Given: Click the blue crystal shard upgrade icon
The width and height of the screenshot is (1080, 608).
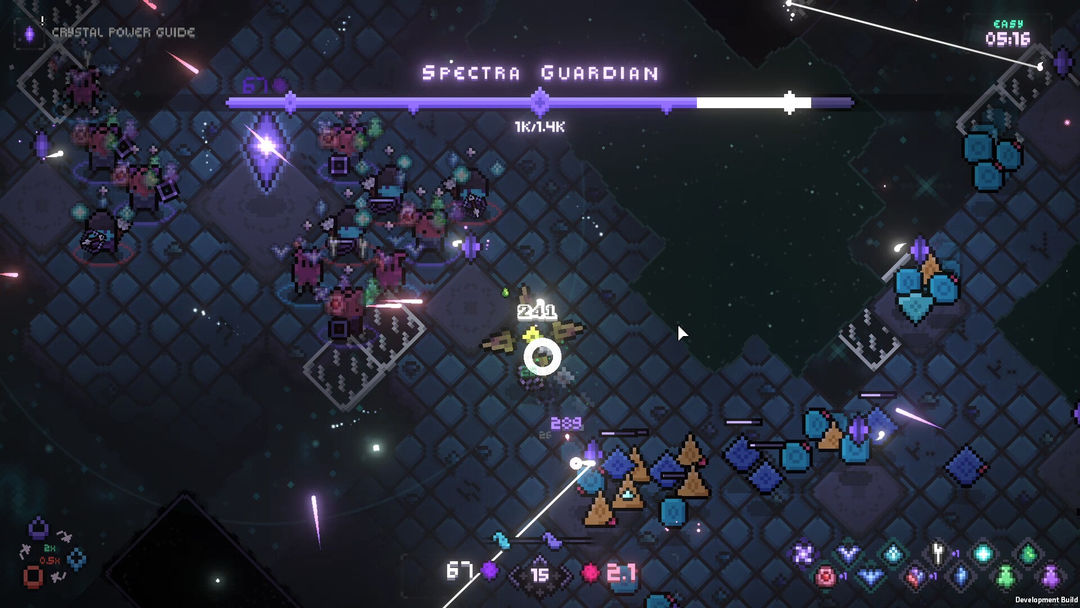Looking at the screenshot, I should [960, 576].
